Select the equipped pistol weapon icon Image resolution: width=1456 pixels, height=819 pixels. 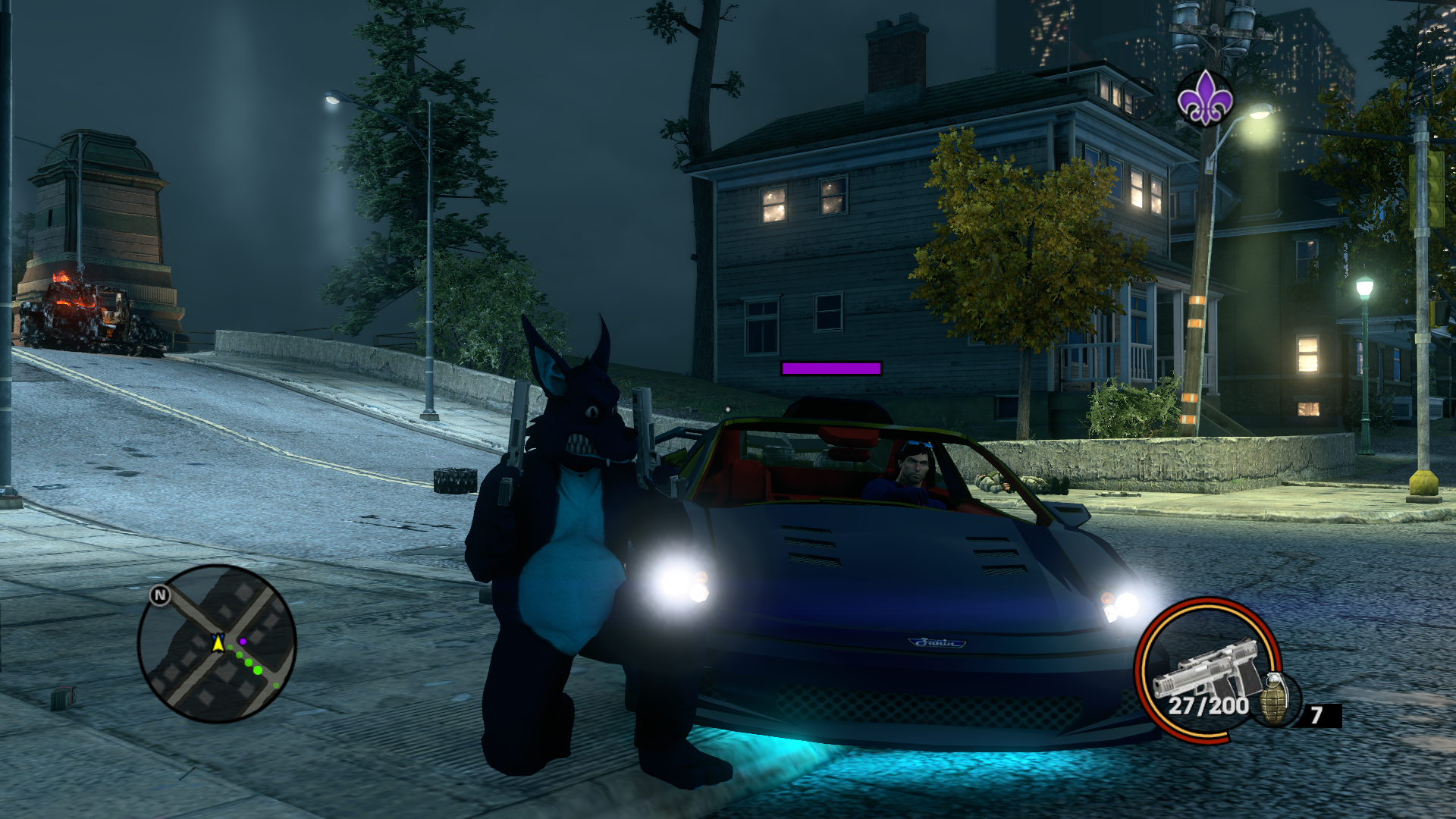1206,667
